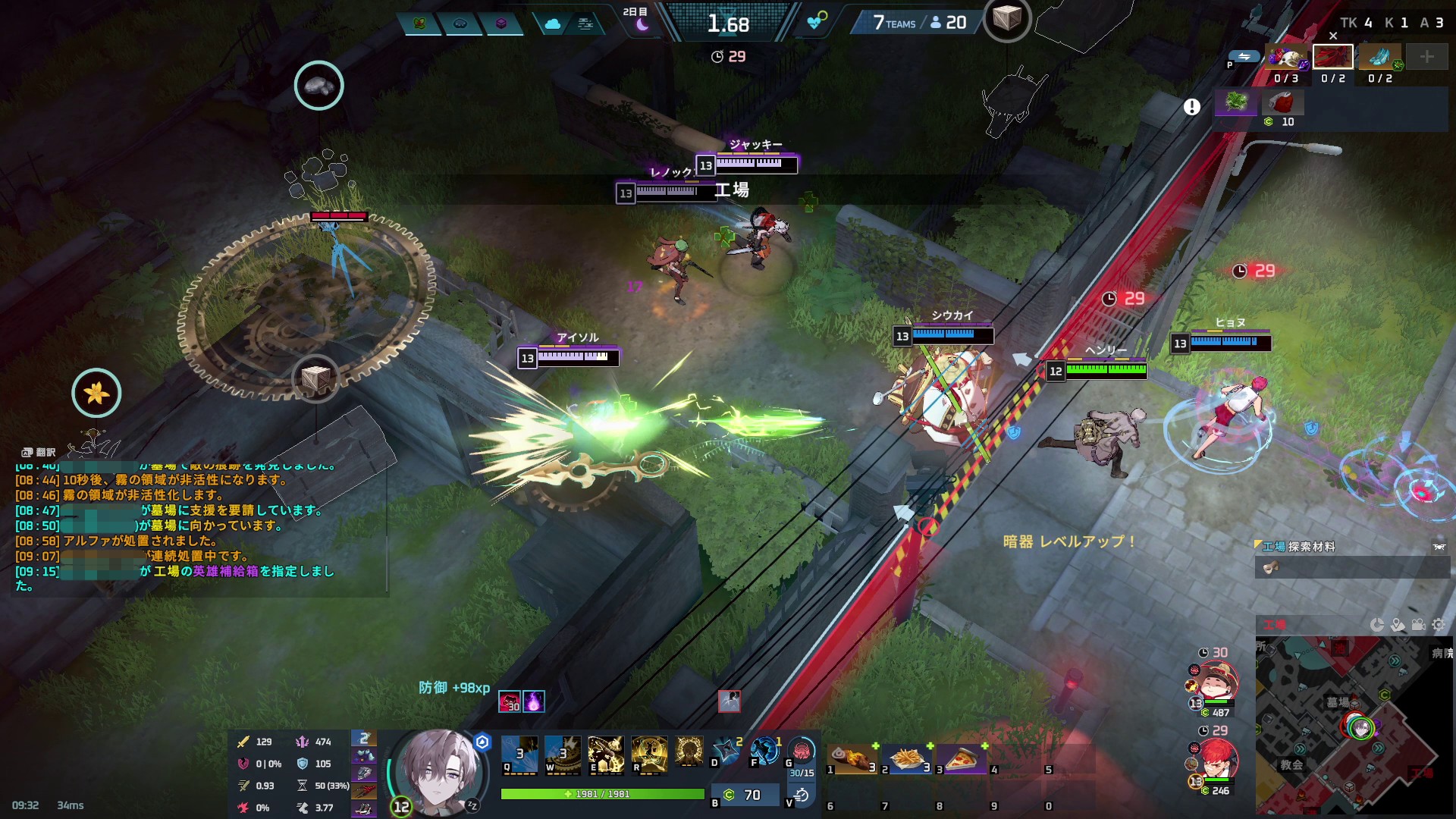The width and height of the screenshot is (1456, 819).
Task: Add a new target item slot
Action: point(1426,57)
